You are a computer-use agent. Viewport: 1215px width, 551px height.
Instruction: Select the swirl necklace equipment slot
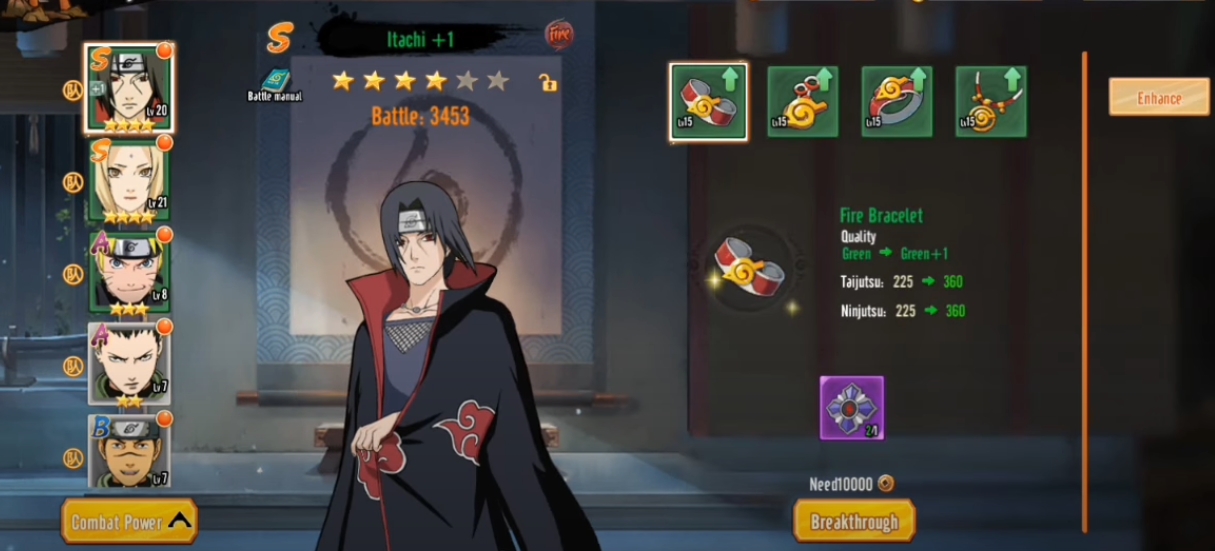990,101
